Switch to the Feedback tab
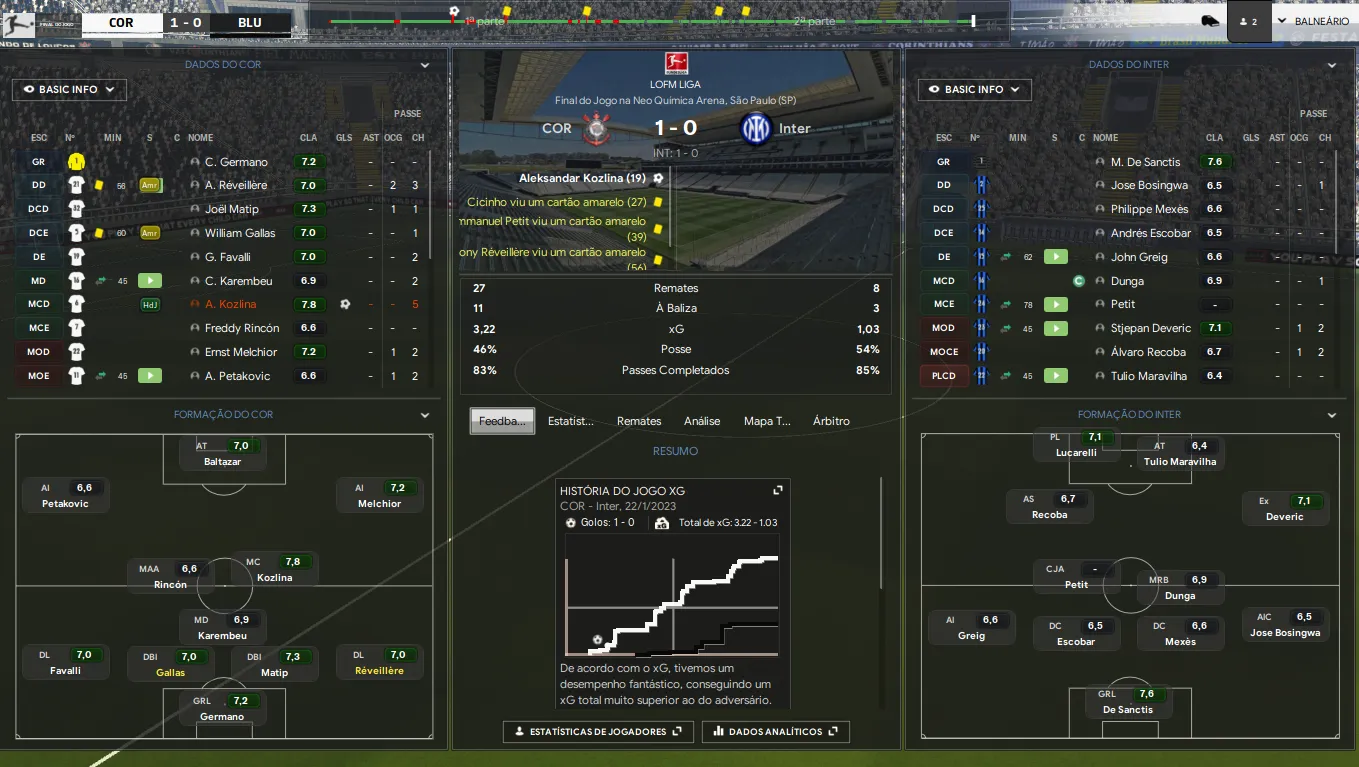Image resolution: width=1359 pixels, height=767 pixels. [x=502, y=421]
